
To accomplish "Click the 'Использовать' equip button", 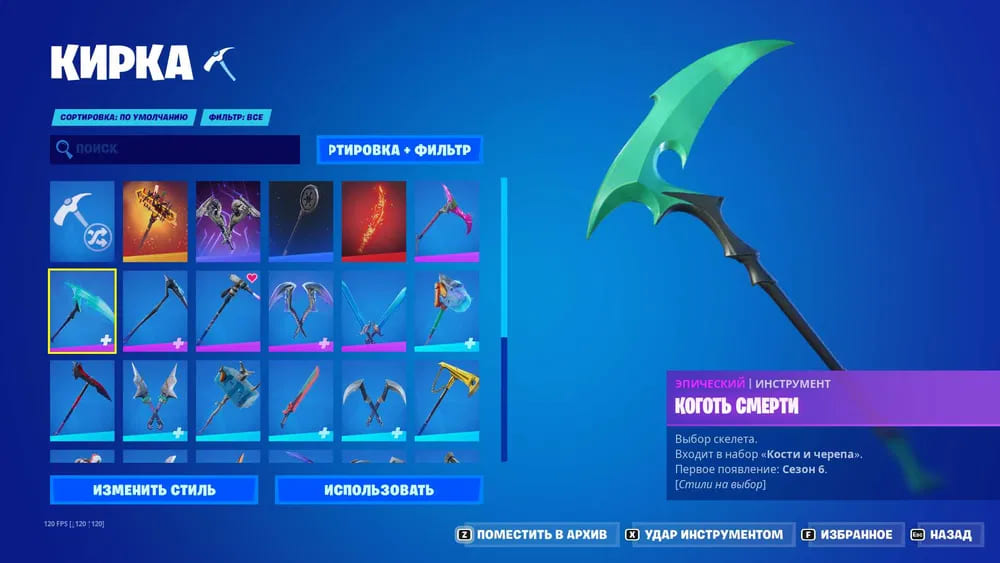I will (x=378, y=490).
